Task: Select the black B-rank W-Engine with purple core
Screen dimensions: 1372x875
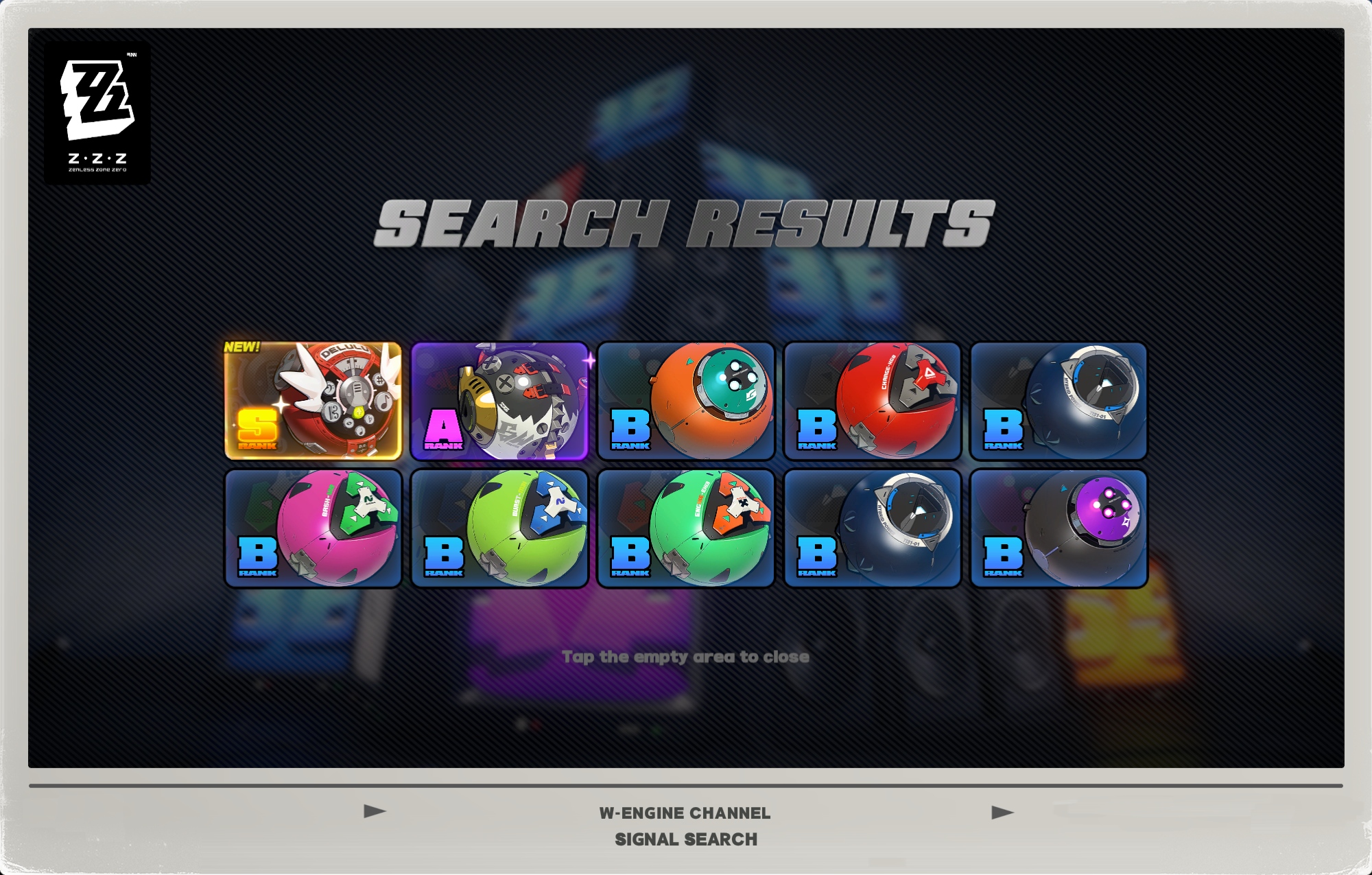Action: click(1058, 528)
